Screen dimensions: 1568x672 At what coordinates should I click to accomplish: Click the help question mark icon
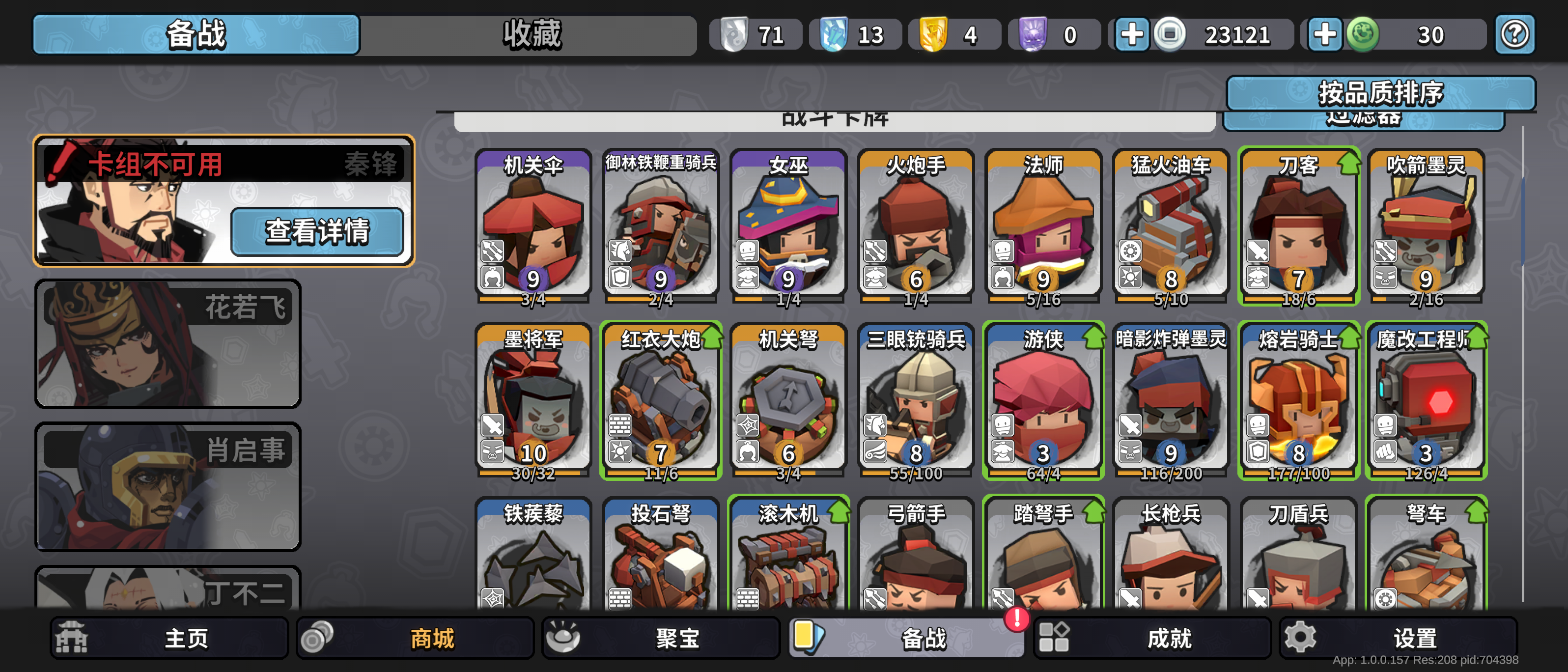coord(1515,35)
